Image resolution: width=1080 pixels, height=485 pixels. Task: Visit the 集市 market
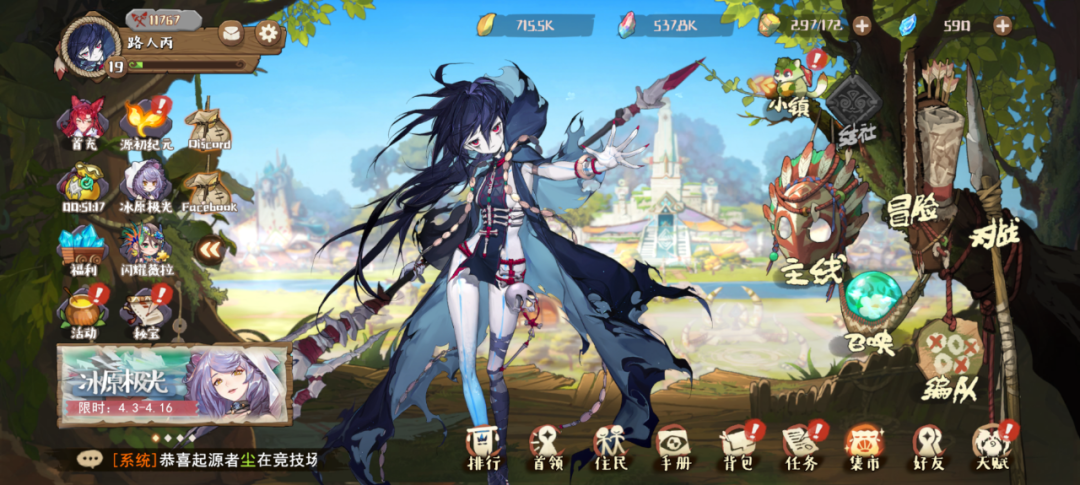[x=862, y=447]
